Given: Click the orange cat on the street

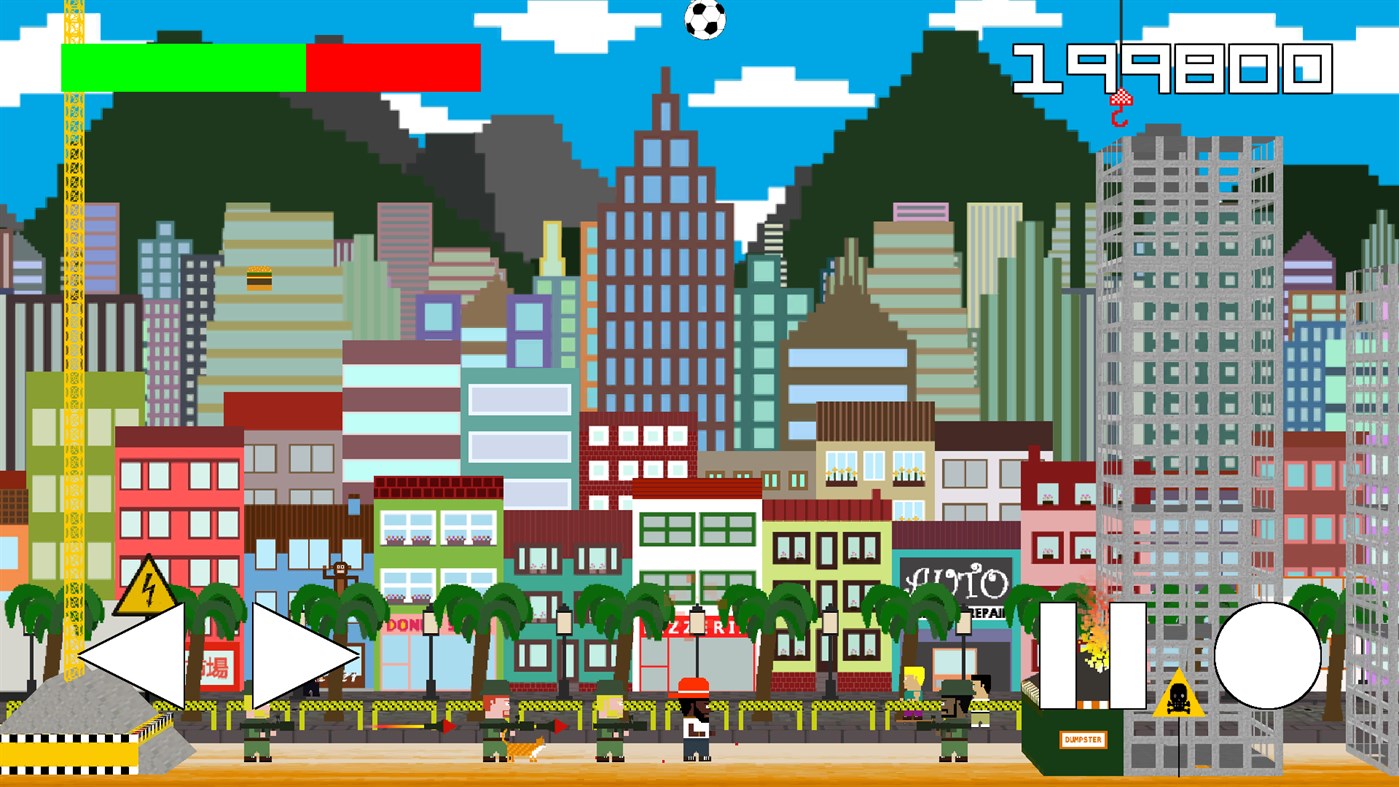Looking at the screenshot, I should 523,748.
